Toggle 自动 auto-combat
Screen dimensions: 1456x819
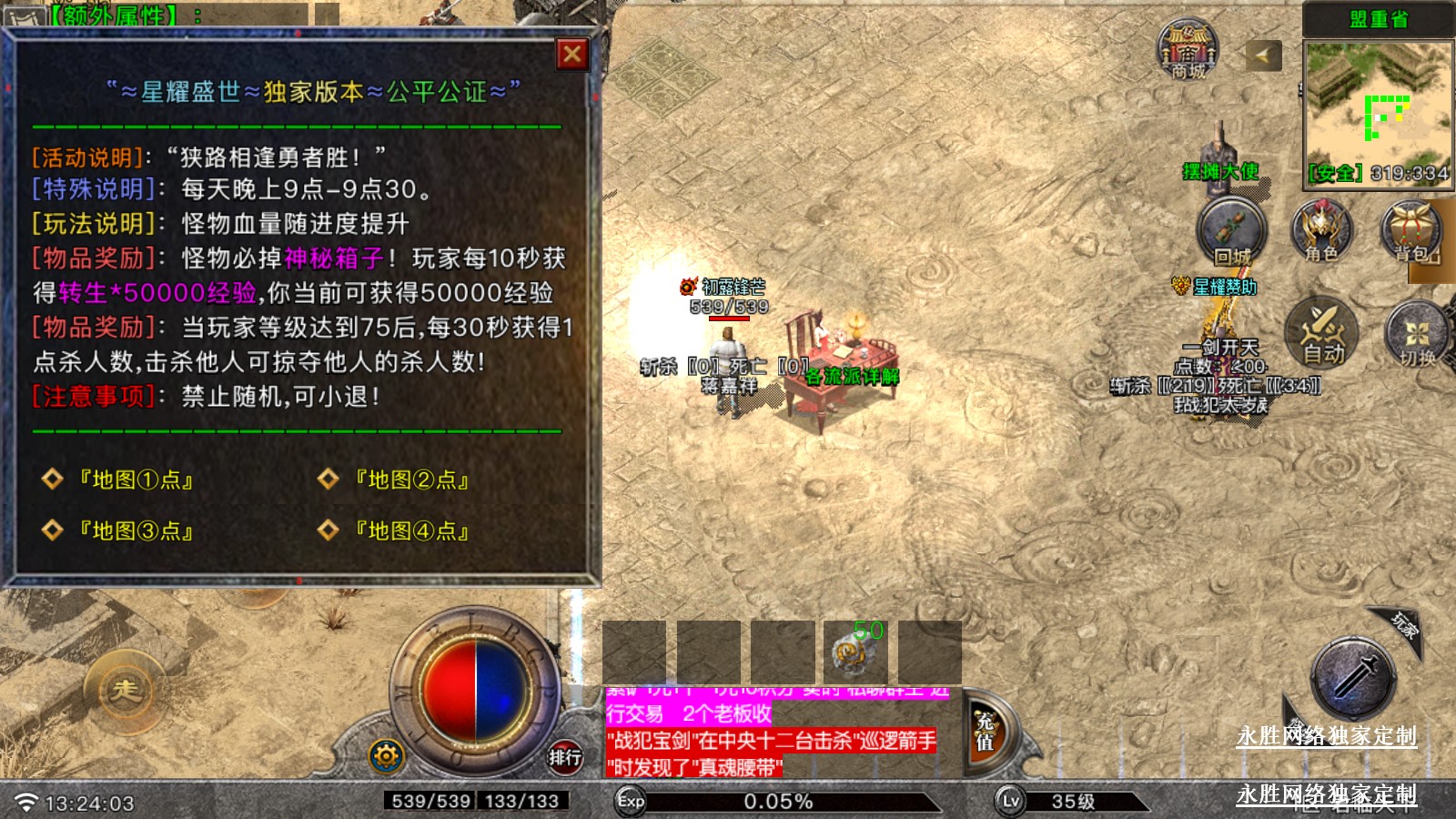(x=1321, y=332)
